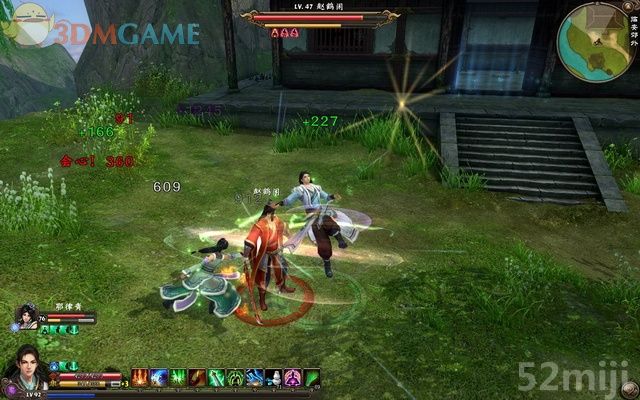Activate the blue ice shards skill

click(255, 377)
